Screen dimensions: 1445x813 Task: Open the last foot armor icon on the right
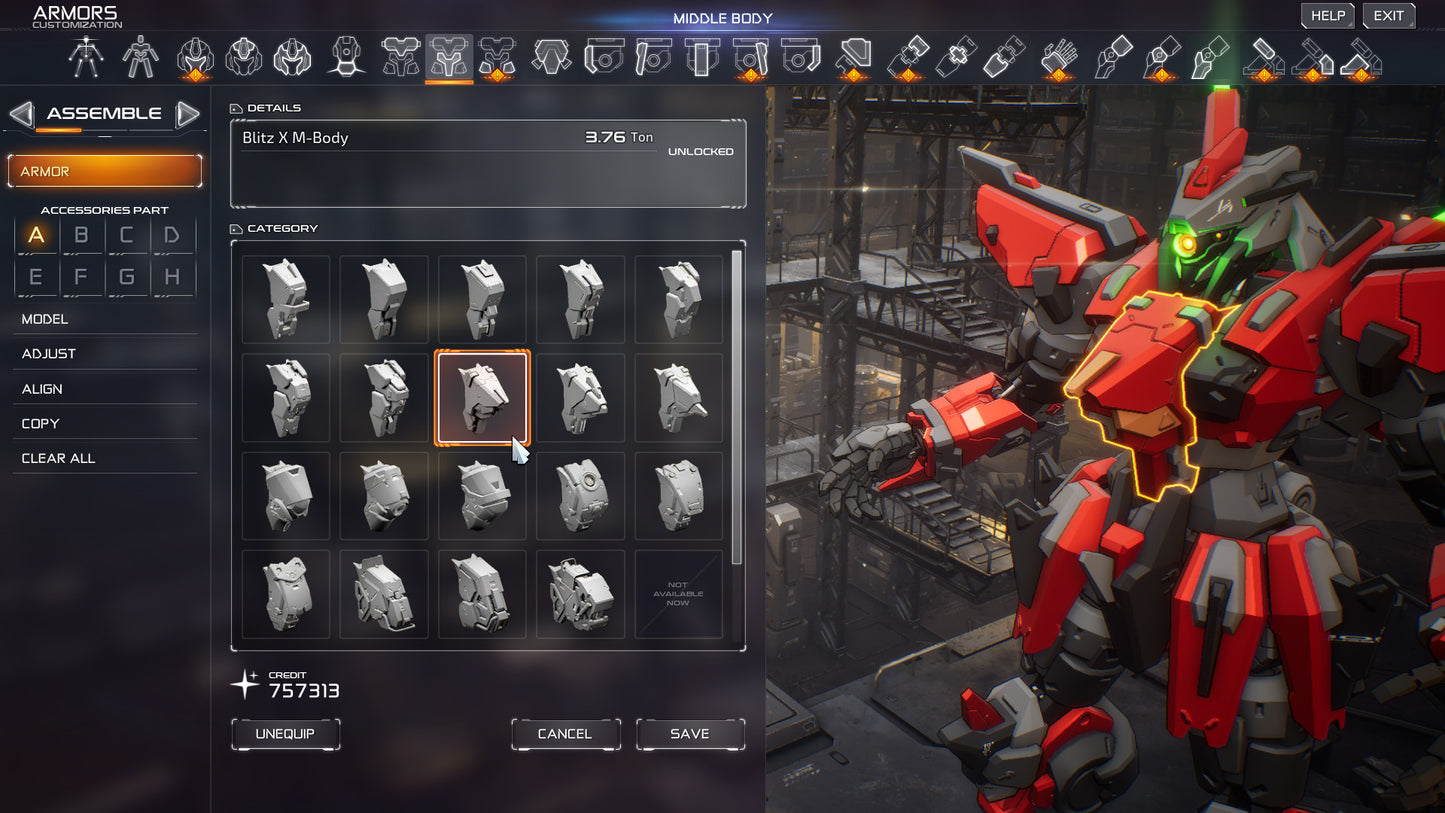click(1362, 57)
